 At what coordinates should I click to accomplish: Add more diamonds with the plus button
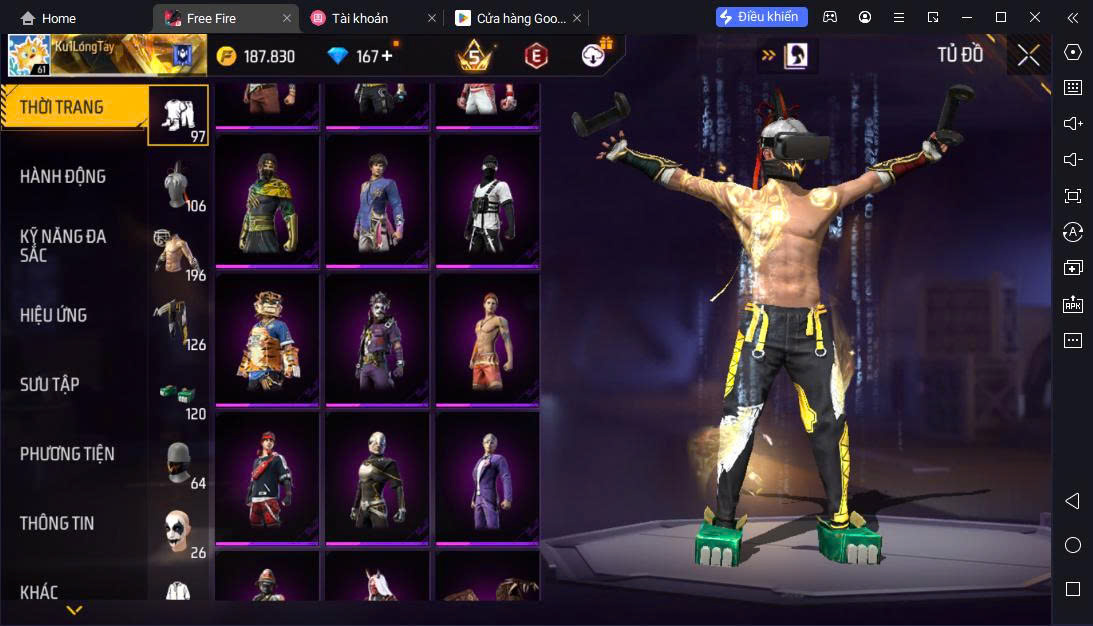coord(387,56)
